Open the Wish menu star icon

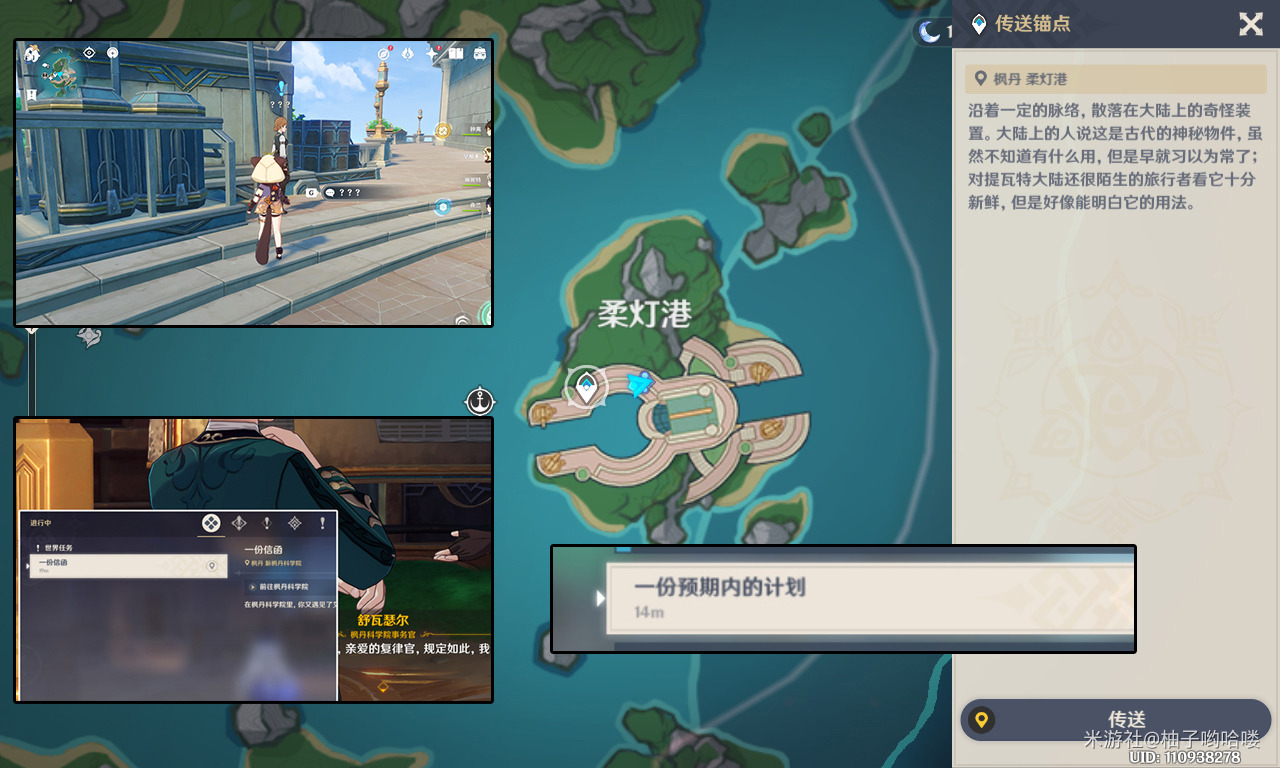pyautogui.click(x=431, y=54)
